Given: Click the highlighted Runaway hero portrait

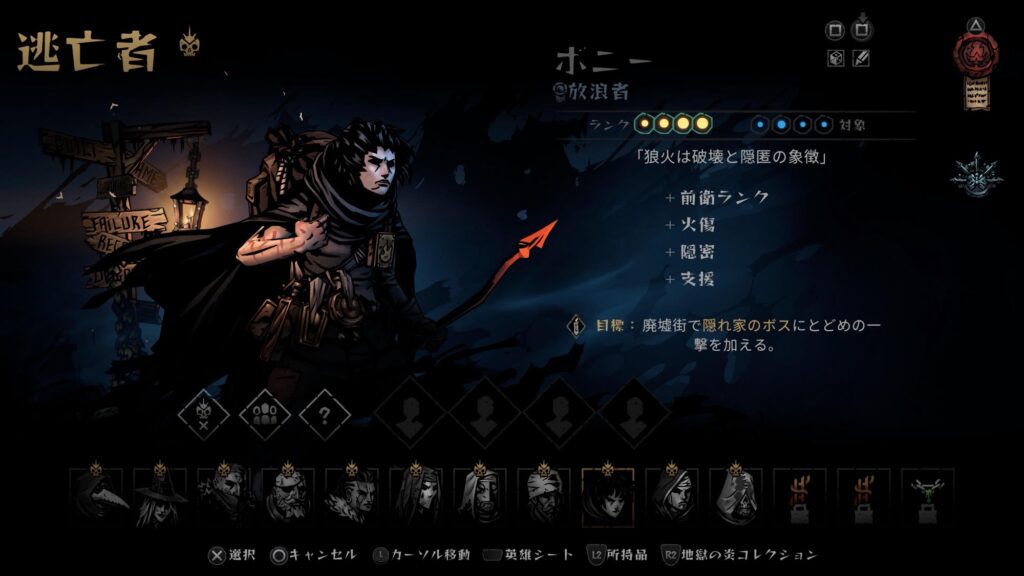Looking at the screenshot, I should (x=608, y=494).
